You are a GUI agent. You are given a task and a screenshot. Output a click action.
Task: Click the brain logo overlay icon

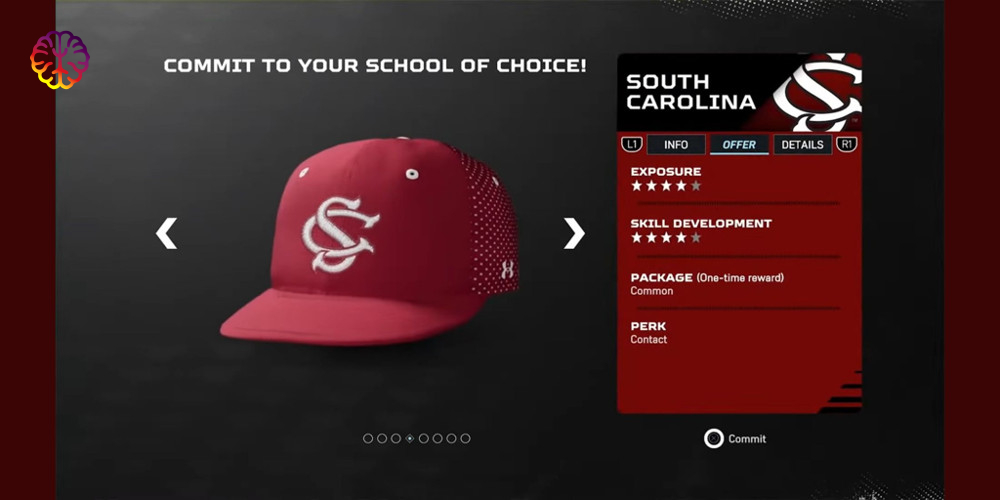[59, 59]
